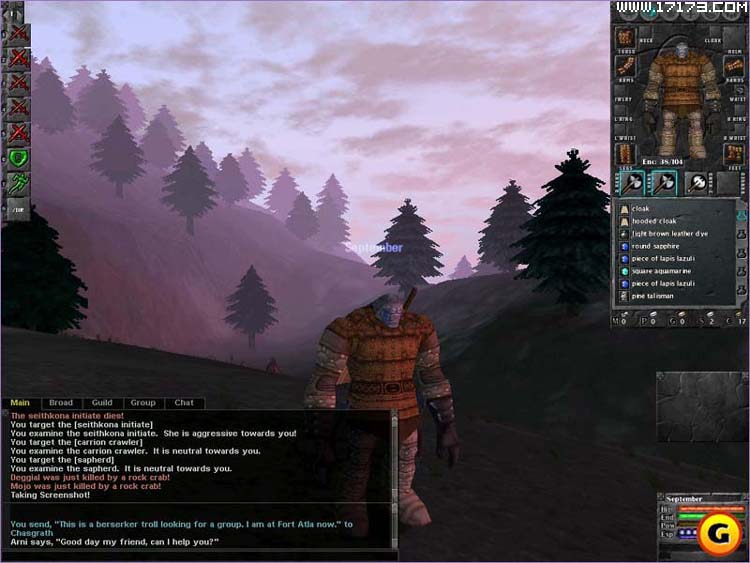Image resolution: width=750 pixels, height=563 pixels.
Task: Choose the hooded cloak inventory item
Action: tap(655, 221)
